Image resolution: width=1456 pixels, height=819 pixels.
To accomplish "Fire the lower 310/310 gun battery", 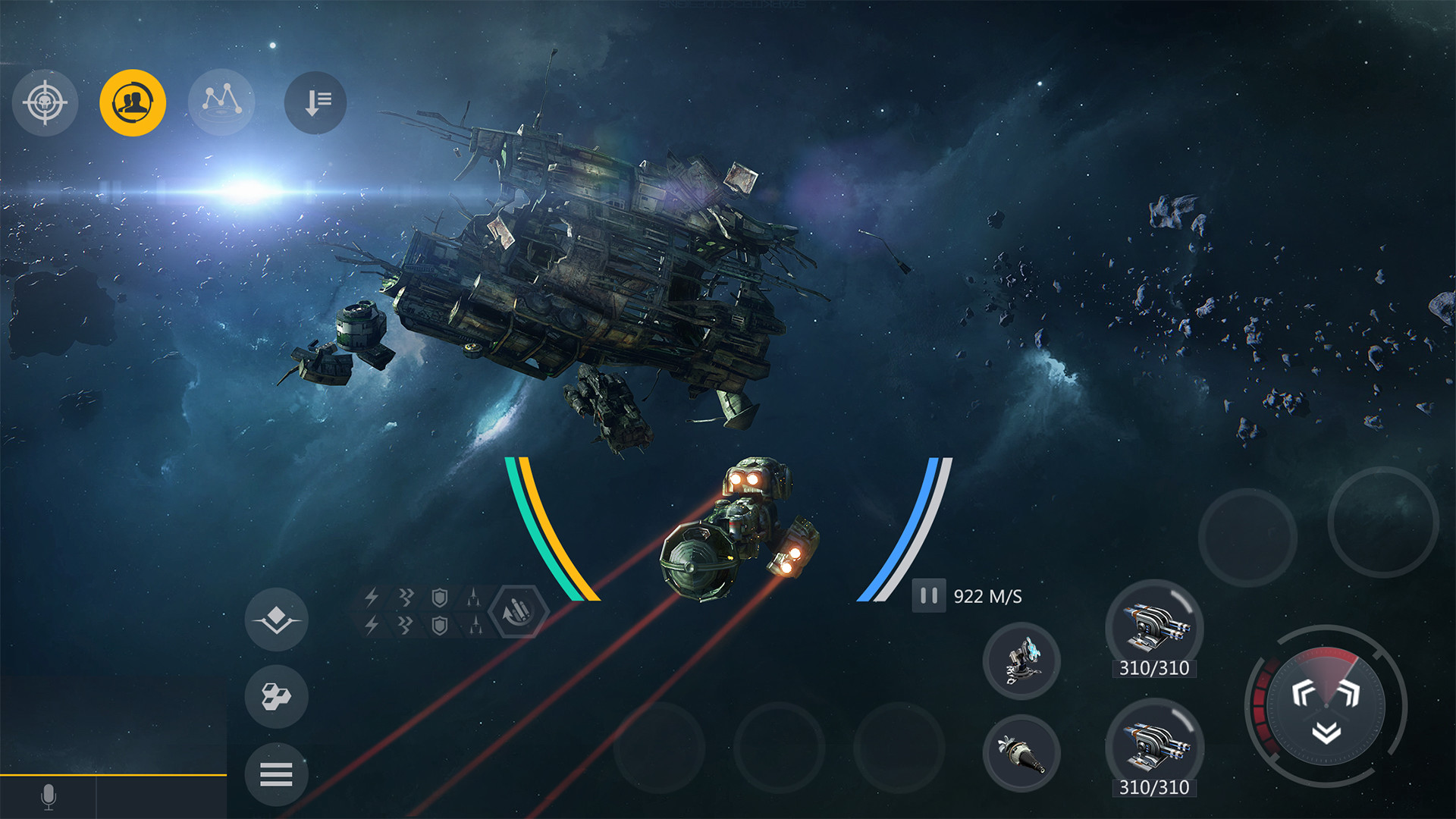I will 1153,745.
